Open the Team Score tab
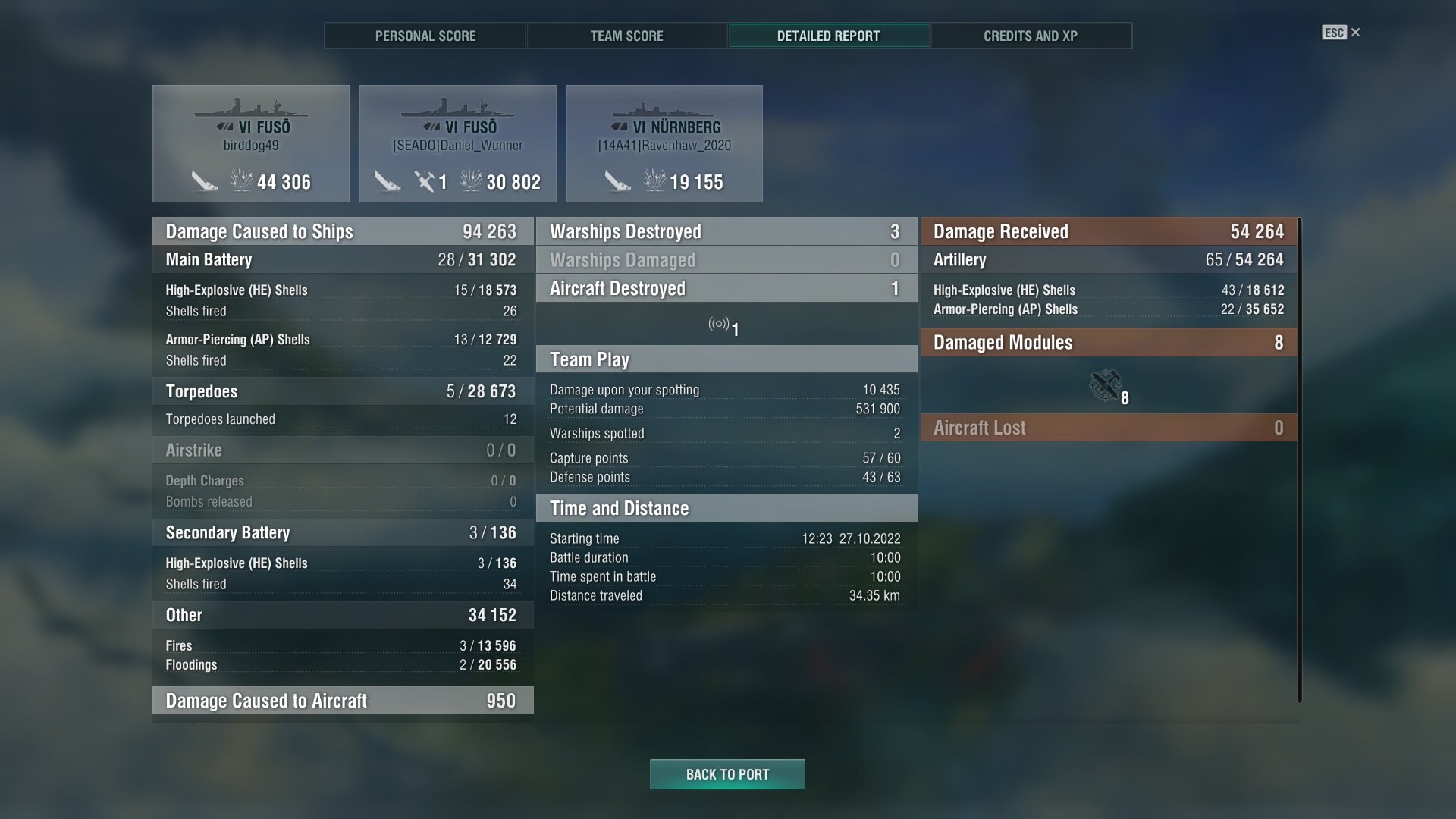 pyautogui.click(x=626, y=36)
